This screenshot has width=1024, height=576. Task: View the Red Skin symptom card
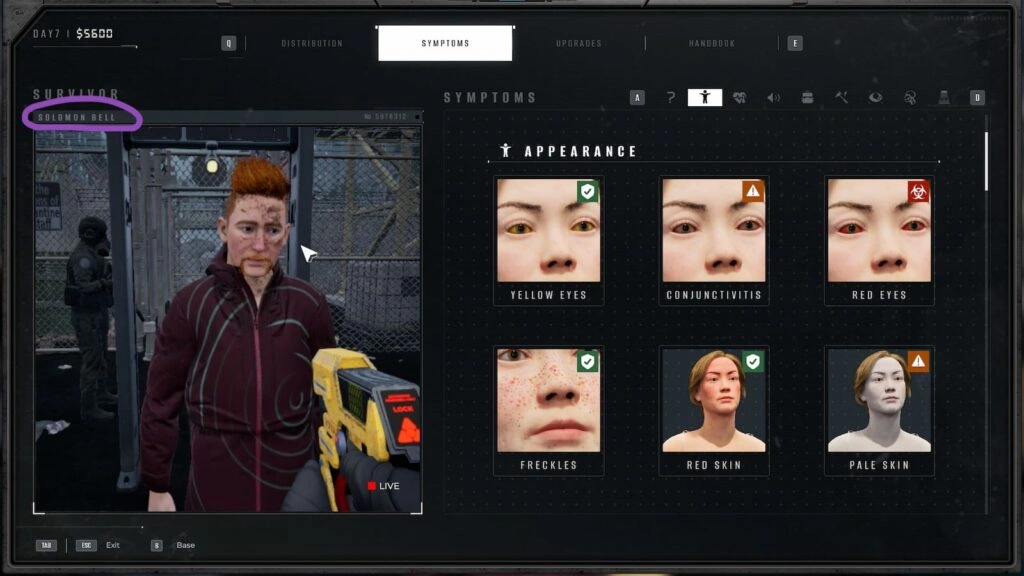click(x=714, y=410)
